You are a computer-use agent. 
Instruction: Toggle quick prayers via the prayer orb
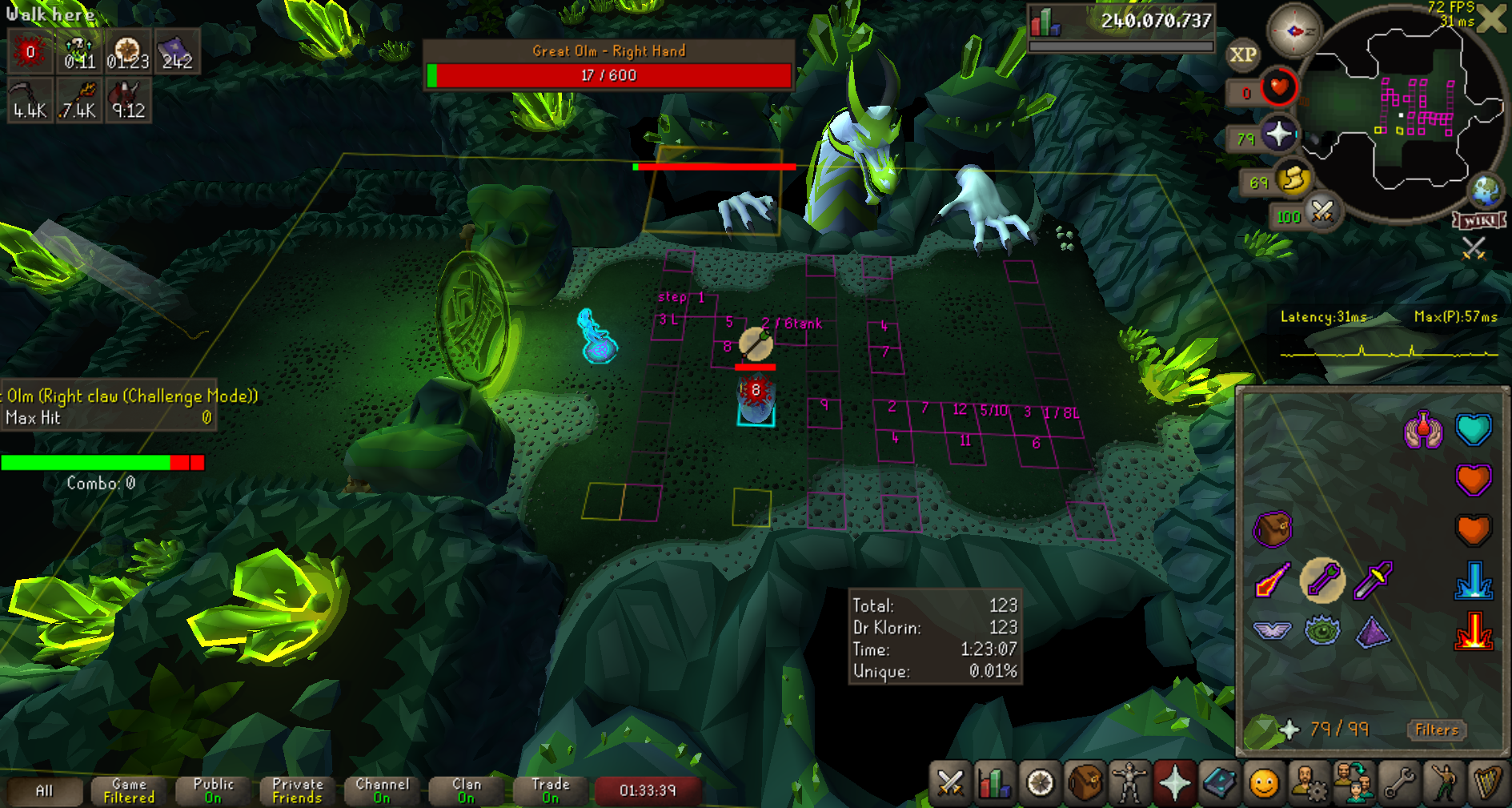click(x=1278, y=135)
